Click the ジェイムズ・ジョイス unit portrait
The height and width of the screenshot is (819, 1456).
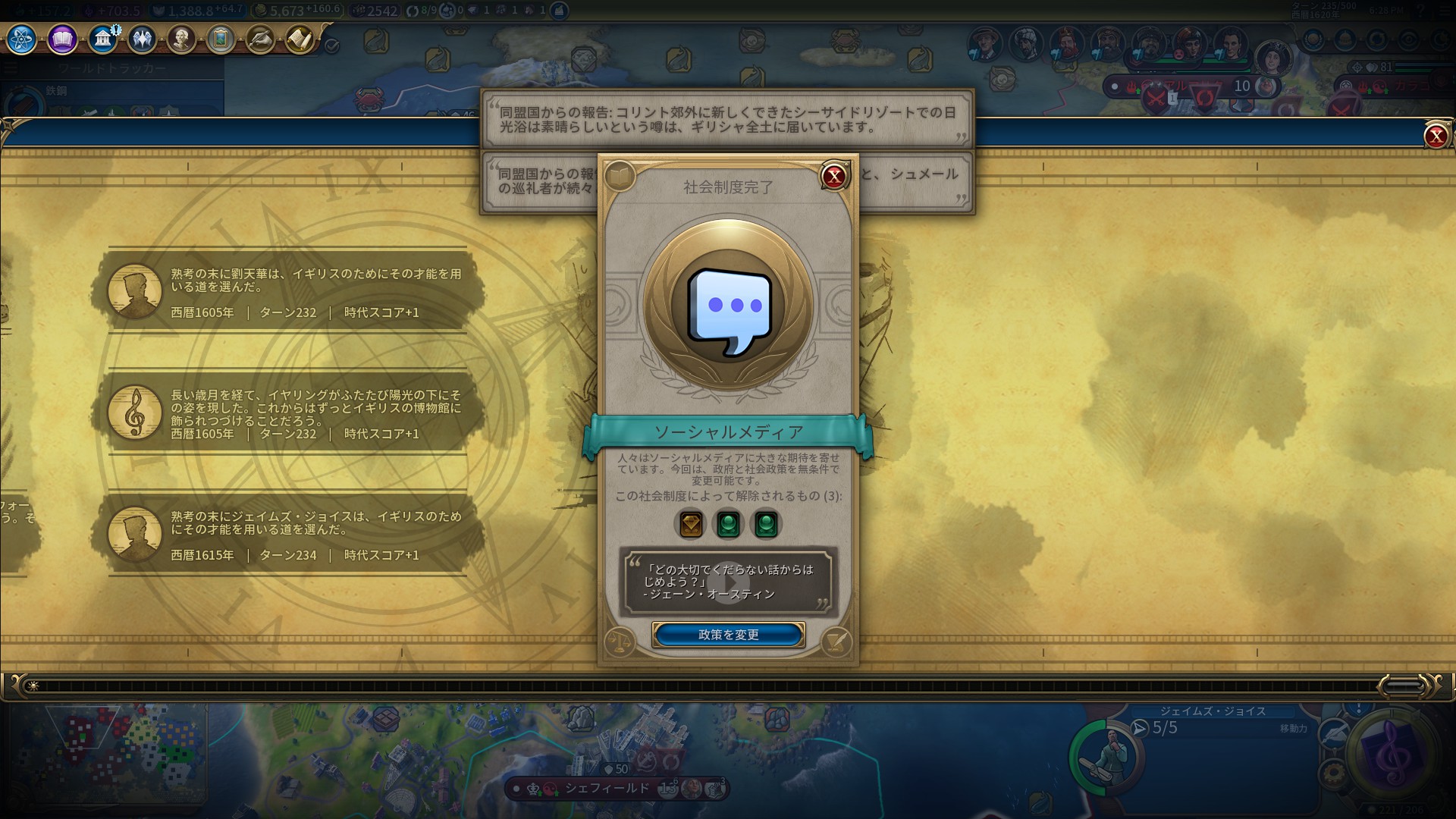[1108, 754]
